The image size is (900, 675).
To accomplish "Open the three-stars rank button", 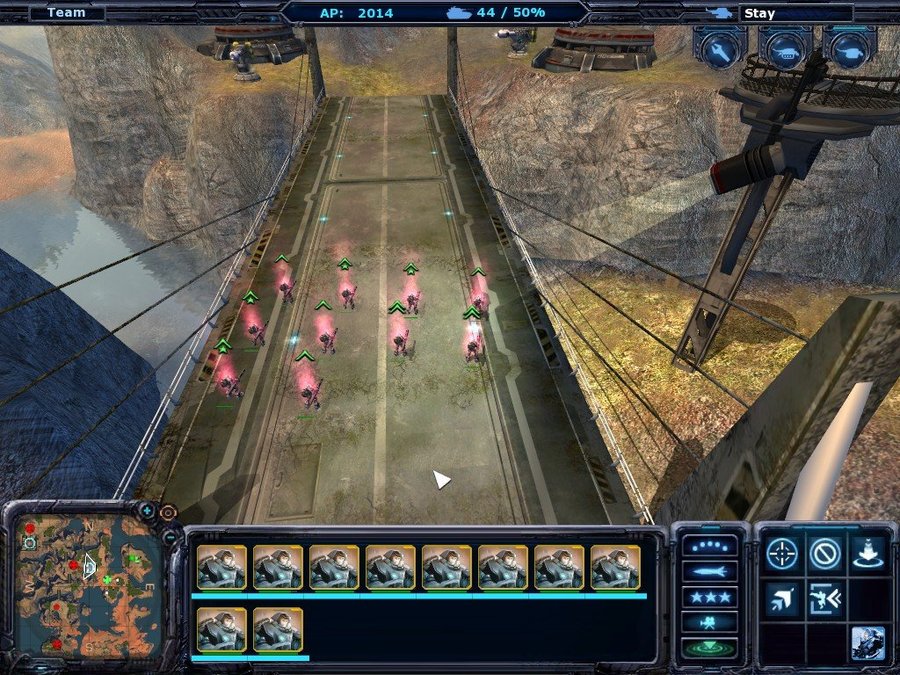I will click(709, 597).
